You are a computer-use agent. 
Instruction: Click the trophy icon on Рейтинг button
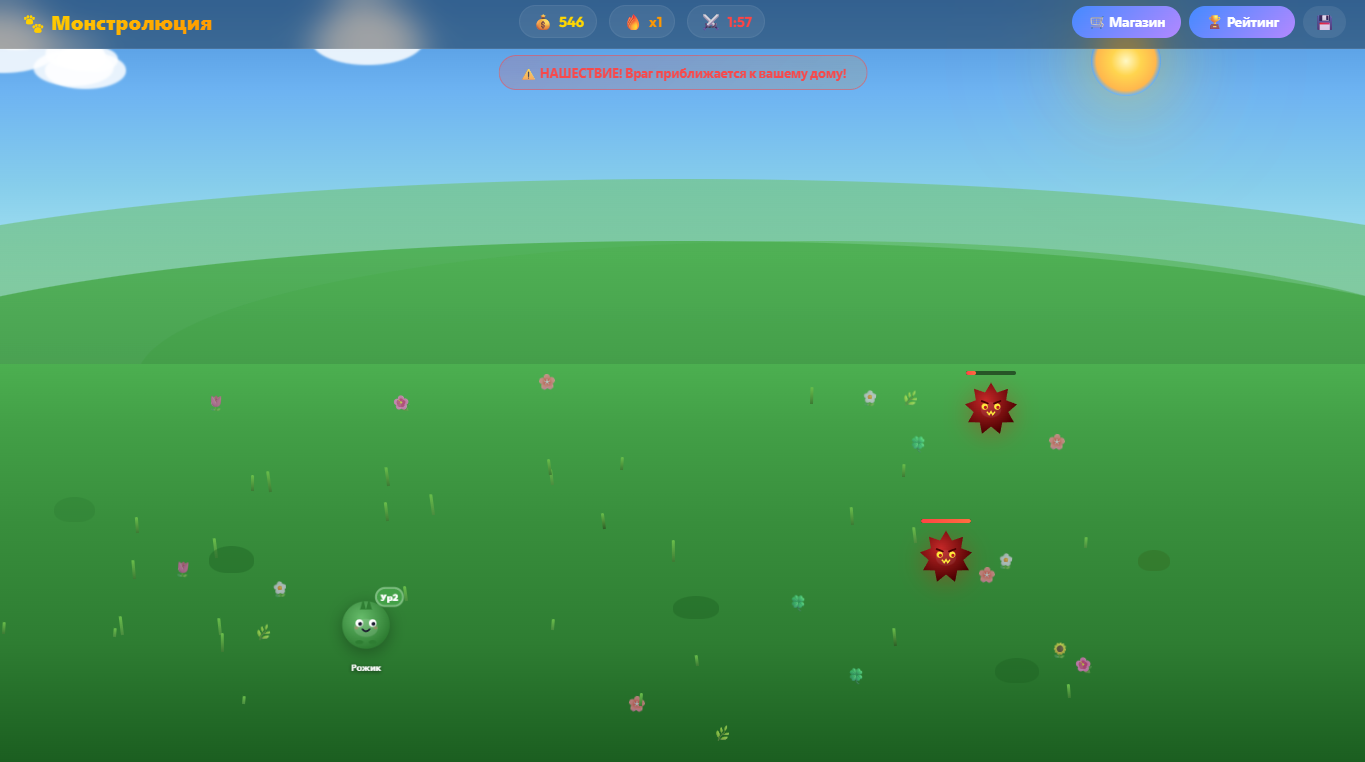1213,21
